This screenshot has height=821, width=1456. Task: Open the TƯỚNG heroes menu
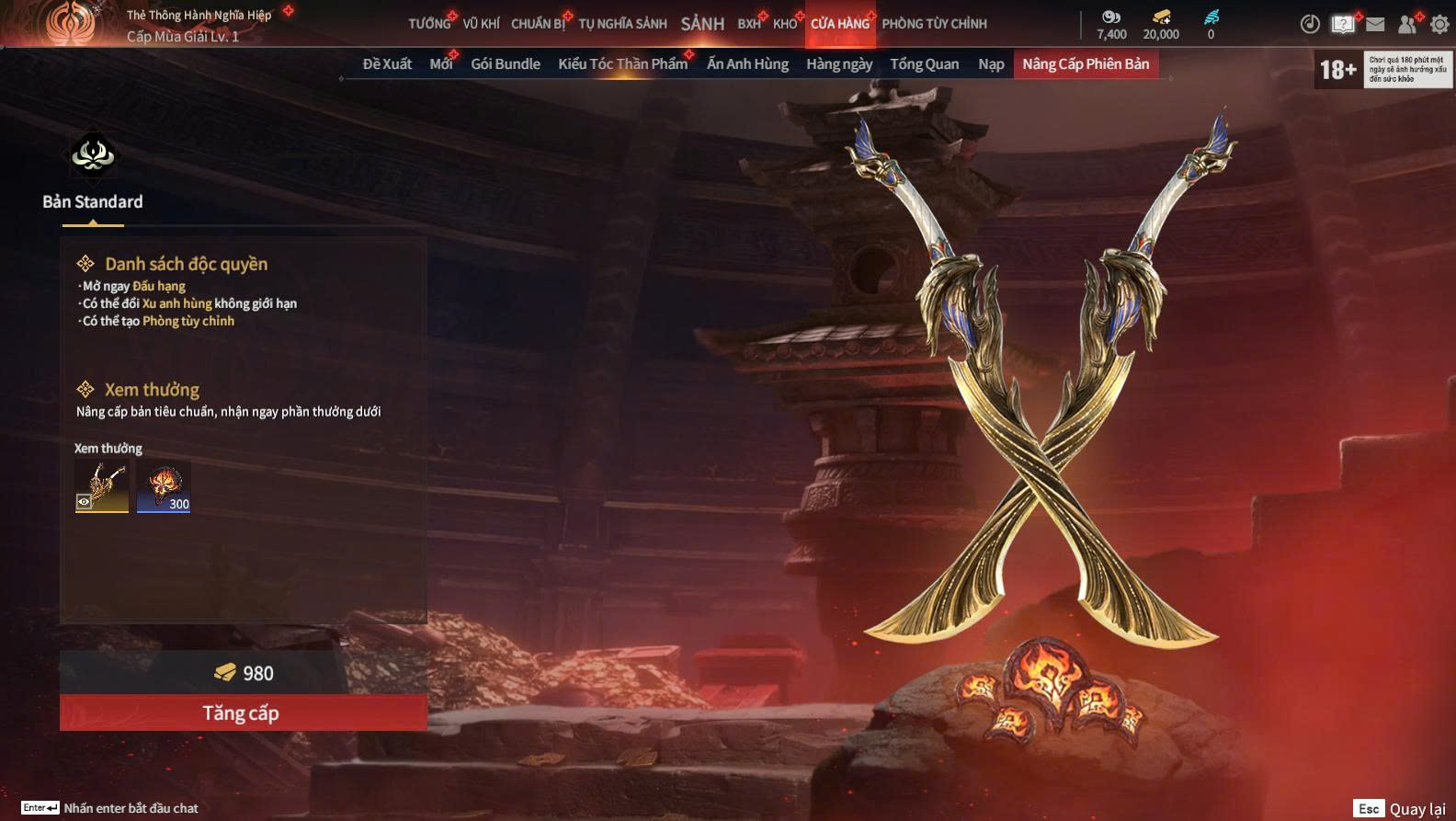429,24
